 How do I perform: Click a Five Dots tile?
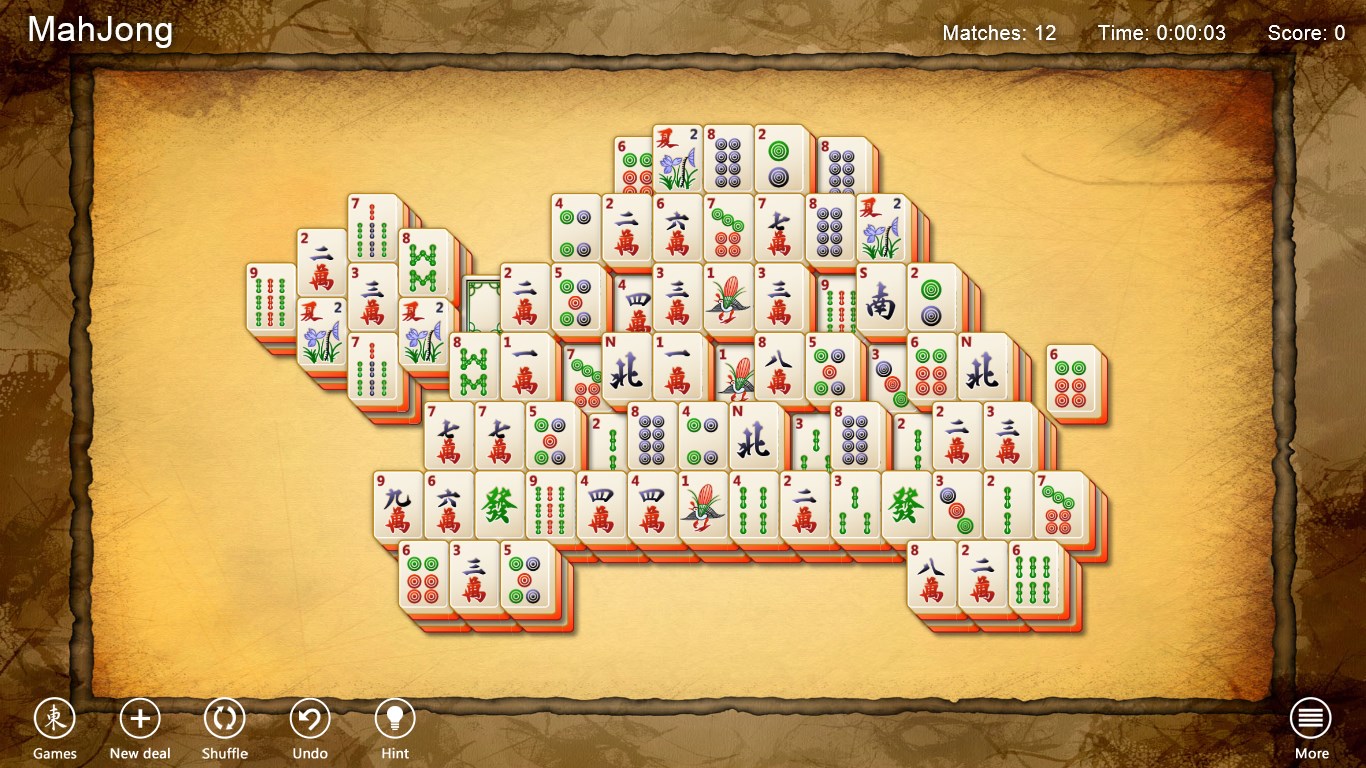pyautogui.click(x=573, y=298)
